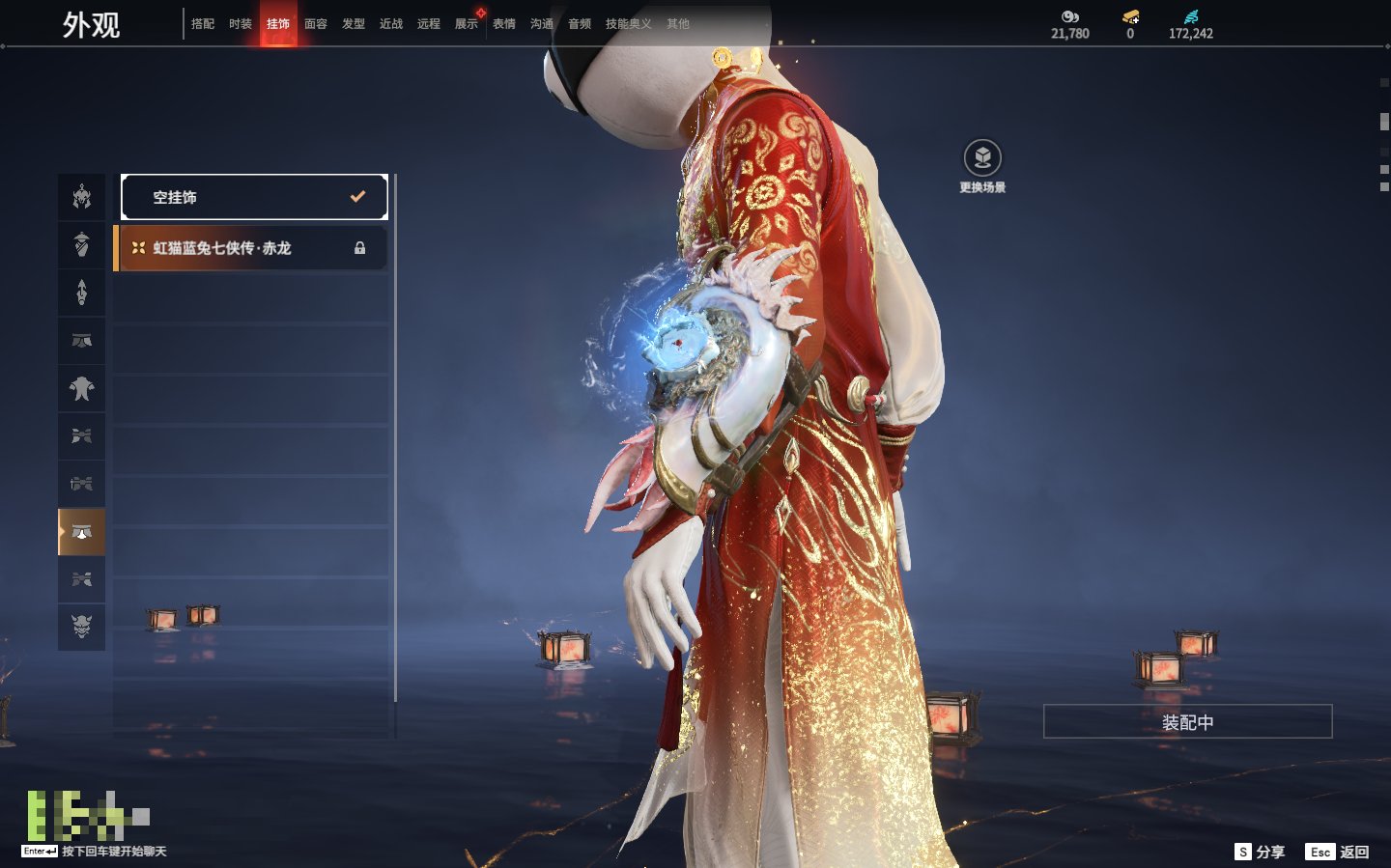
Task: Click the 装配中 equip button
Action: [x=1187, y=722]
